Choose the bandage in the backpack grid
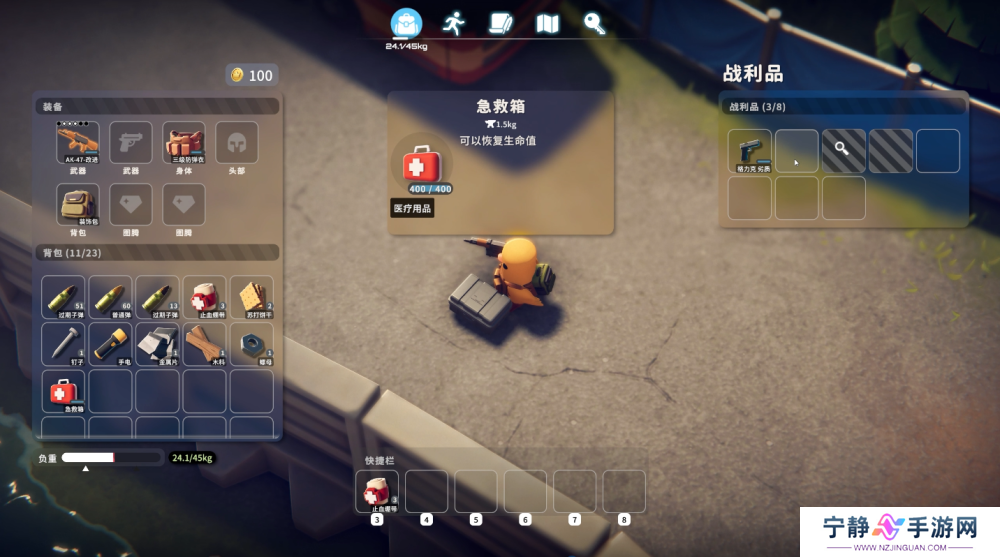Screen dimensions: 1000x557 tap(204, 297)
